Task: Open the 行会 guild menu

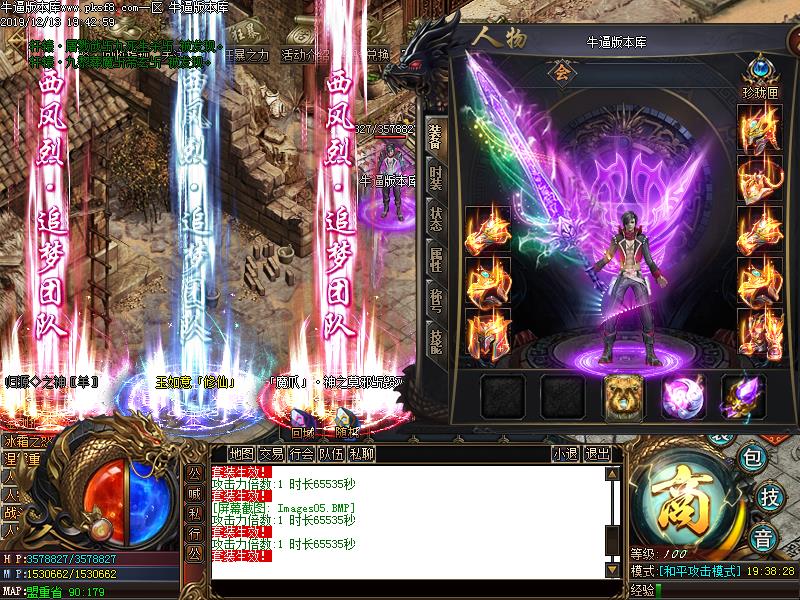Action: 302,454
